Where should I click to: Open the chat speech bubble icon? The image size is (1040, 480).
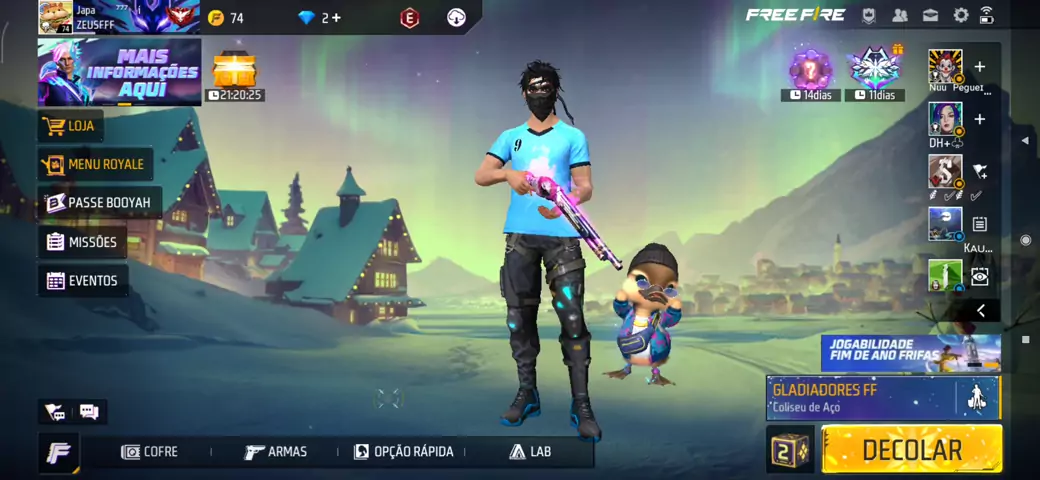(88, 411)
